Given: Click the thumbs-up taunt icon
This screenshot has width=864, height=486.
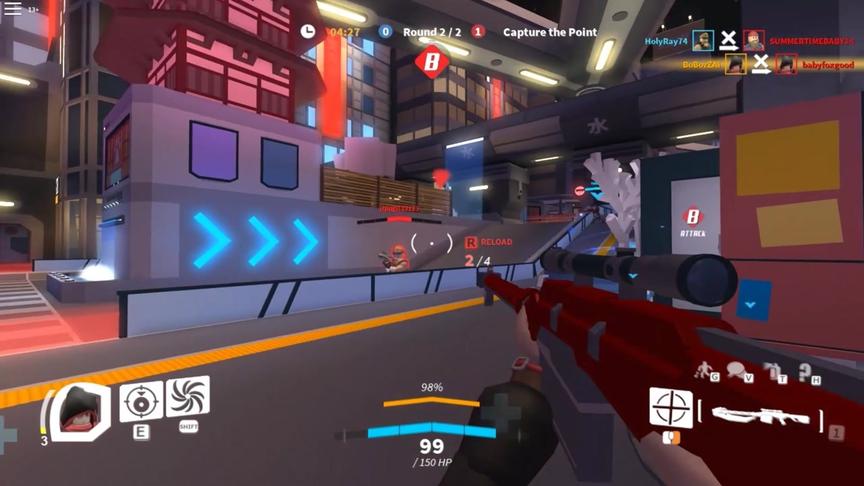Looking at the screenshot, I should coord(771,371).
